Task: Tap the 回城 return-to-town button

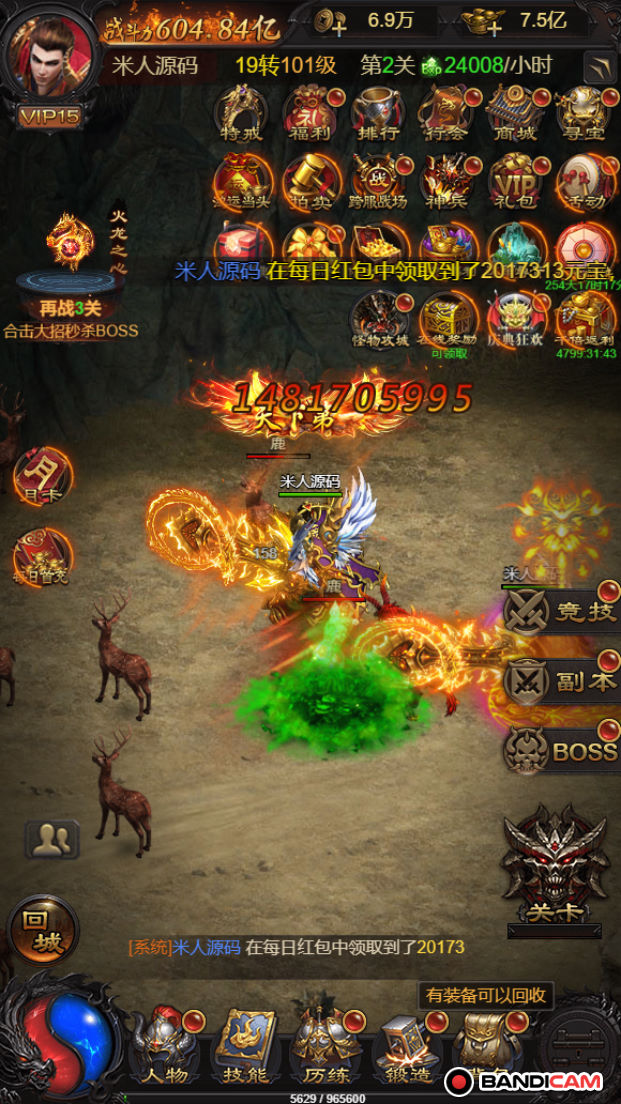Action: [43, 929]
